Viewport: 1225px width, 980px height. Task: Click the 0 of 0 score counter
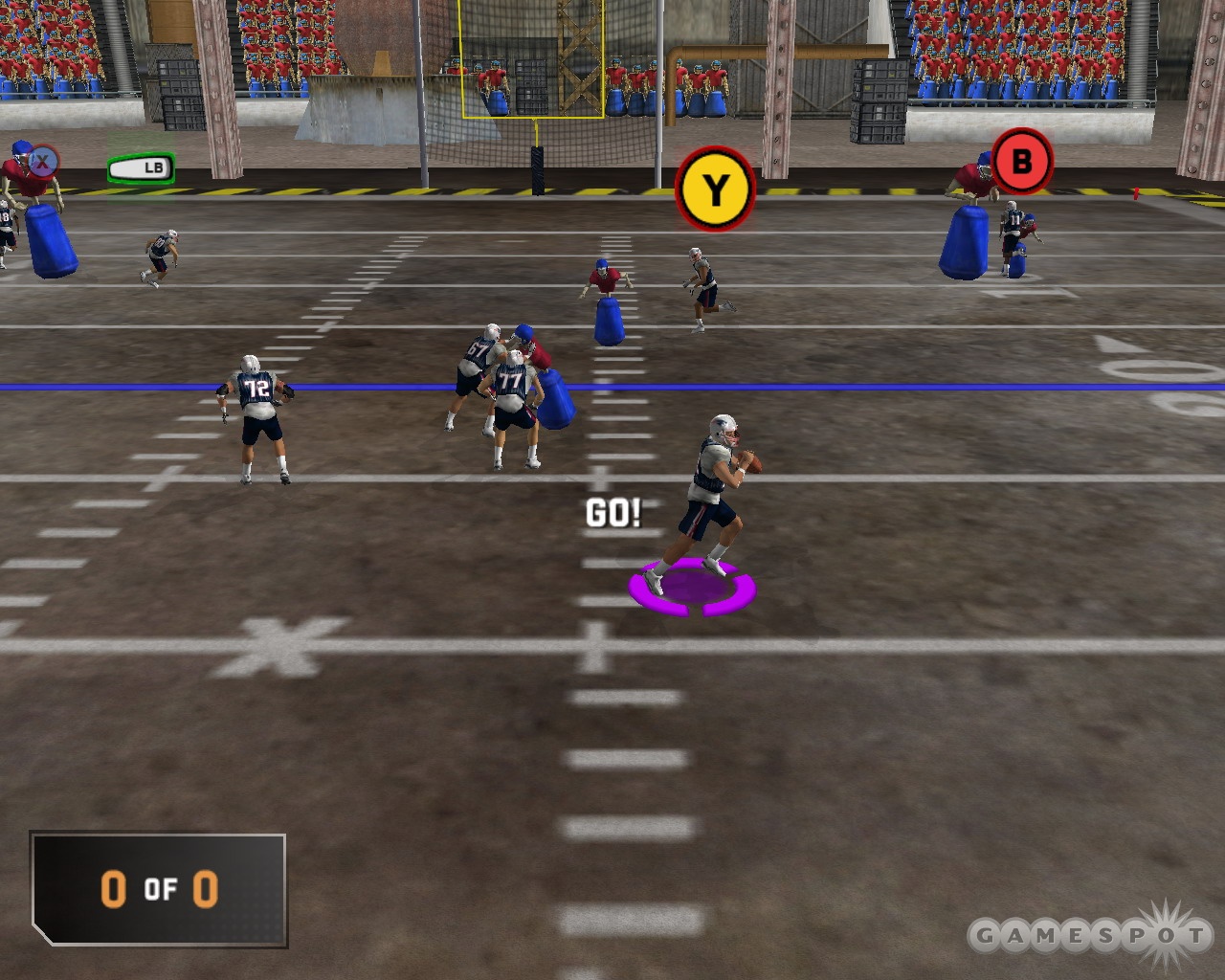[x=159, y=890]
